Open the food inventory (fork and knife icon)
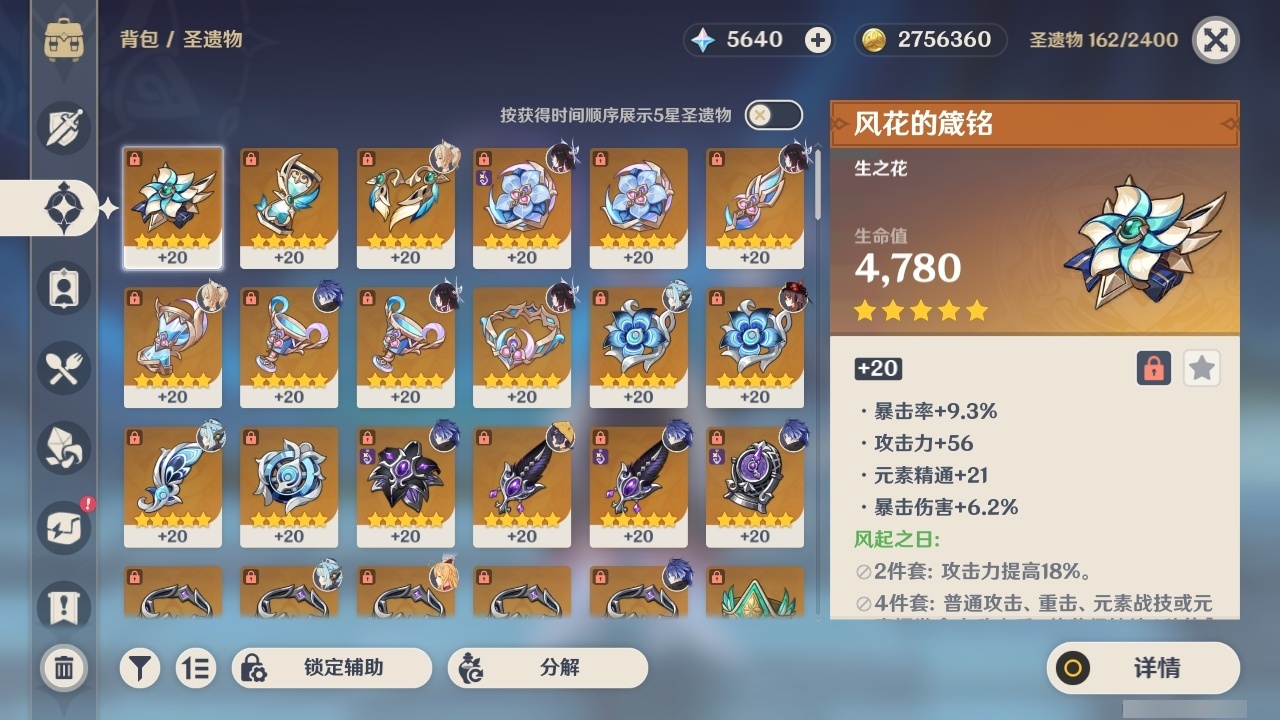Screen dimensions: 1280x720 (62, 368)
